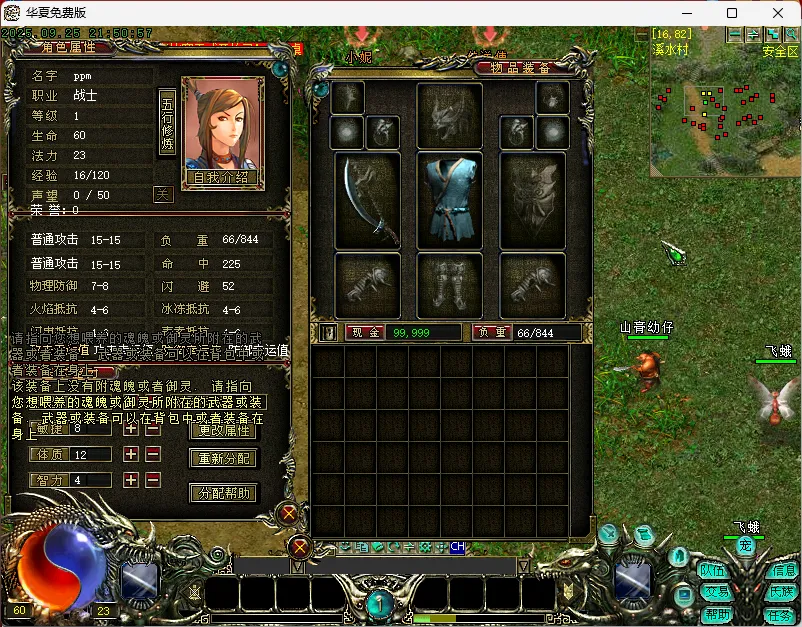Open 分配帮助 for stat allocation
802x627 pixels.
tap(223, 493)
